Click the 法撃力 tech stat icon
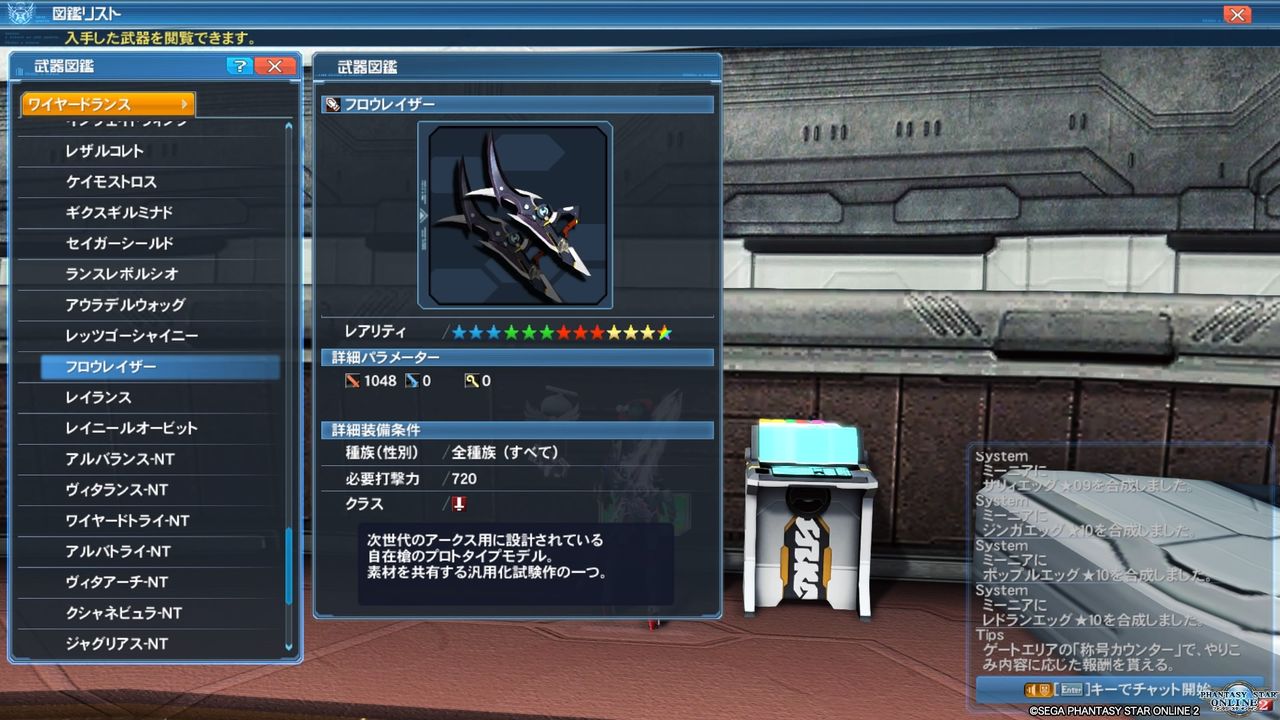This screenshot has width=1280, height=720. pyautogui.click(x=471, y=380)
